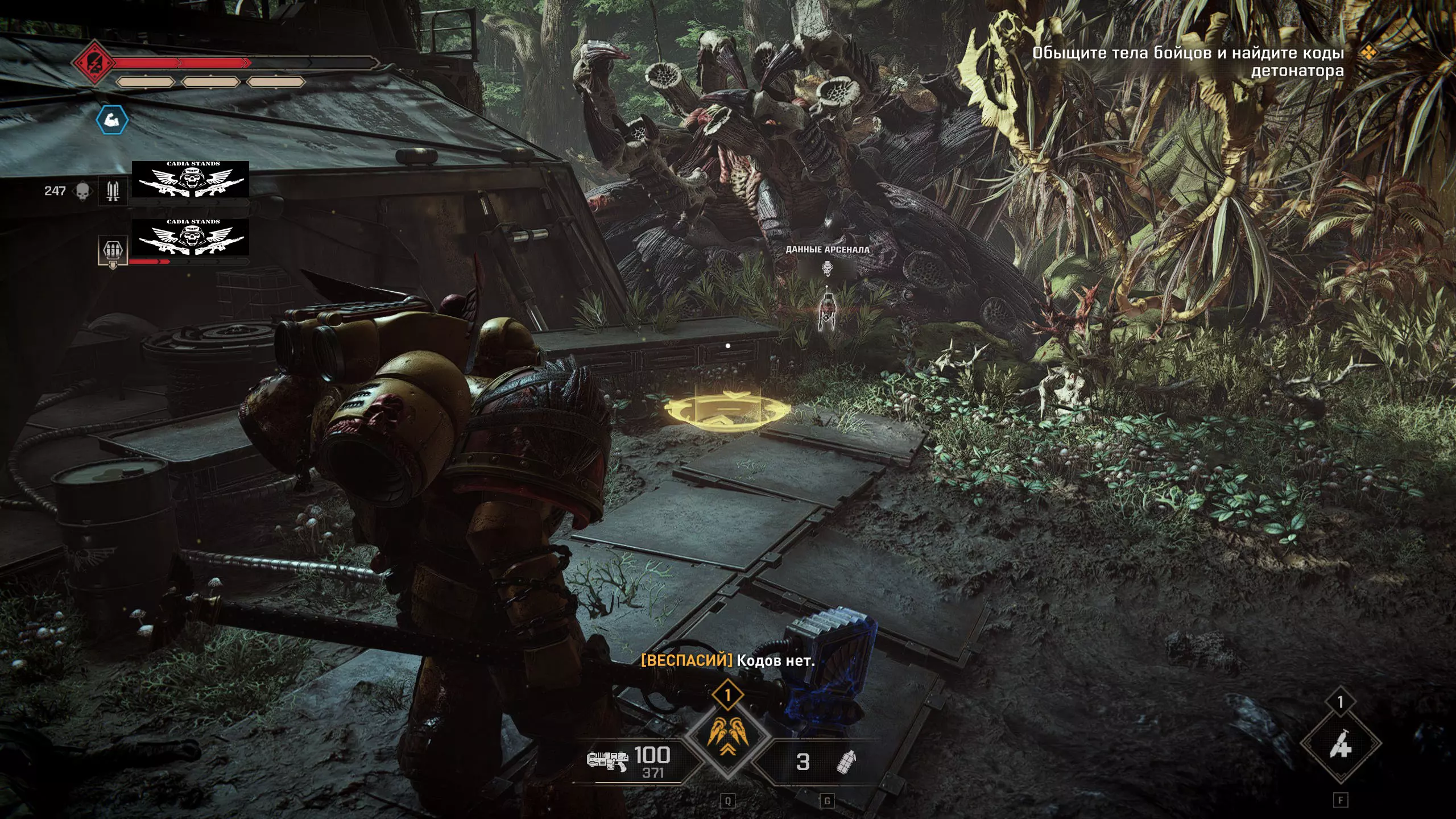Image resolution: width=1456 pixels, height=819 pixels.
Task: Click the red player class emblem
Action: pyautogui.click(x=94, y=61)
